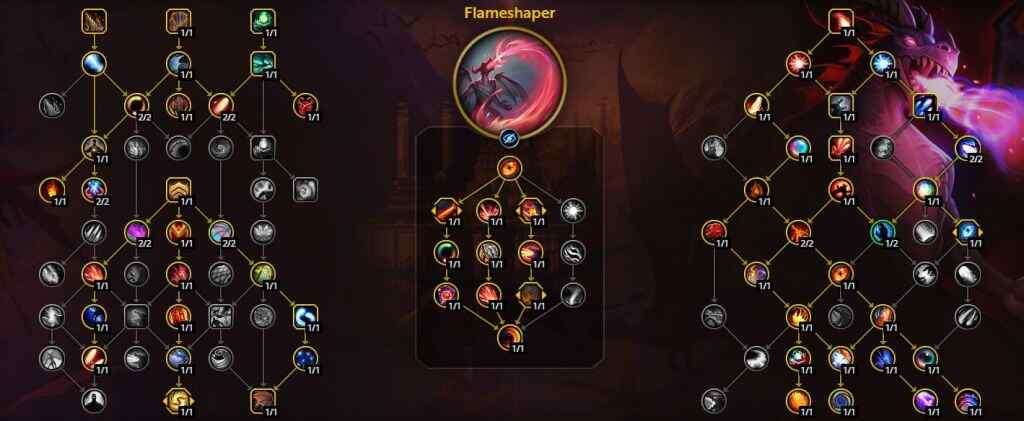Select the cyan swirl talent showing 1/2
Viewport: 1024px width, 421px height.
[882, 232]
